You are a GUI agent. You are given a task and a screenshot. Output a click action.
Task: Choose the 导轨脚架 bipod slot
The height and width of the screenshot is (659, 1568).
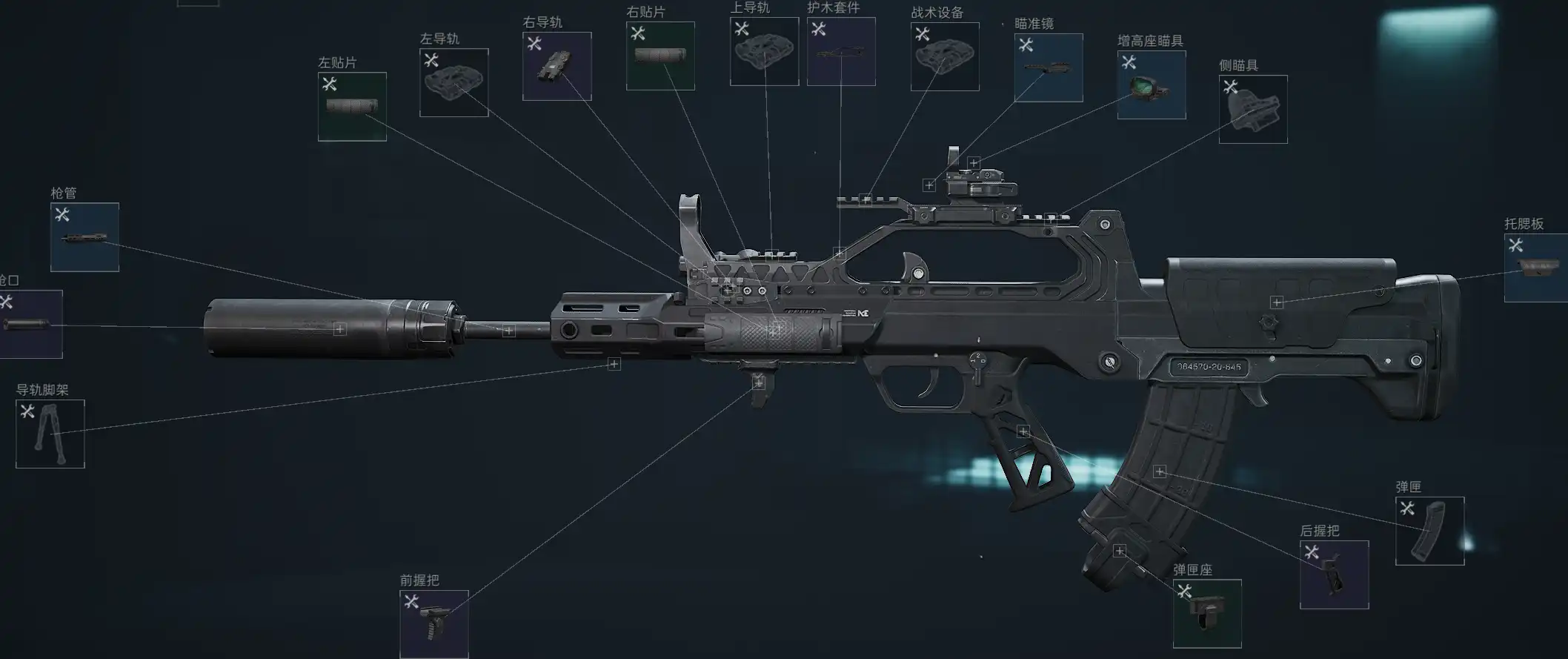(50, 434)
